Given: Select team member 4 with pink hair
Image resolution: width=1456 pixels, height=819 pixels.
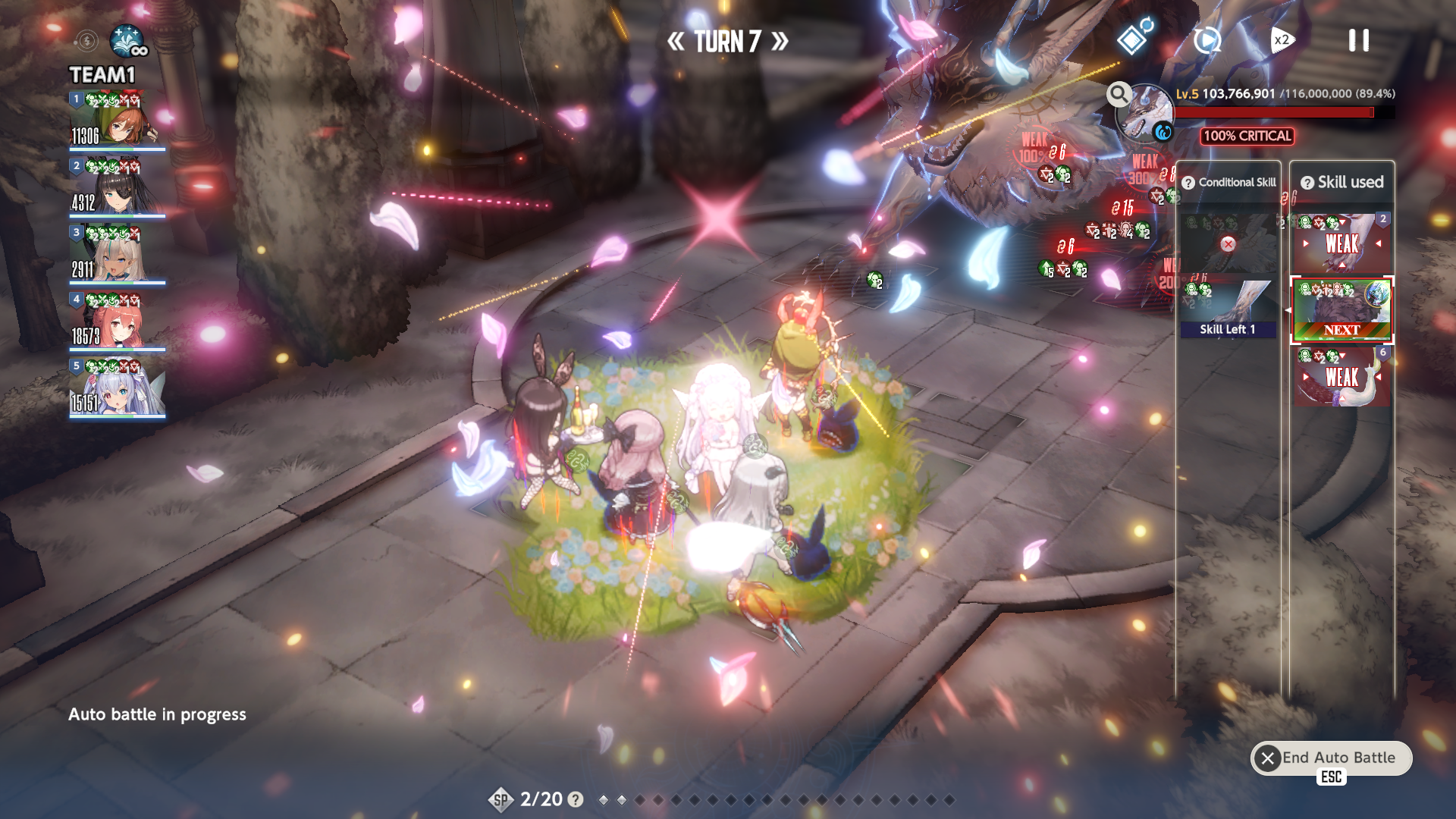Looking at the screenshot, I should (x=118, y=320).
